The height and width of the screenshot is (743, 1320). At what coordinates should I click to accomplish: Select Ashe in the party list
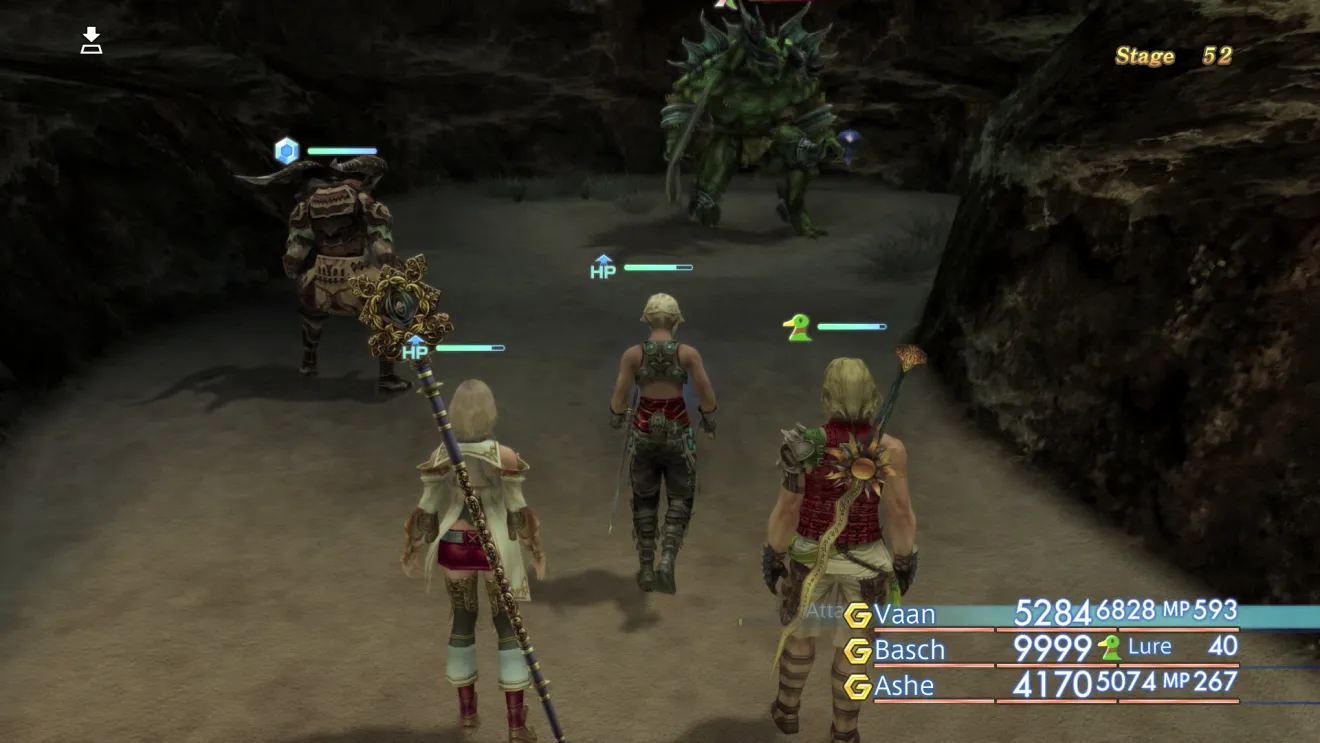coord(904,686)
